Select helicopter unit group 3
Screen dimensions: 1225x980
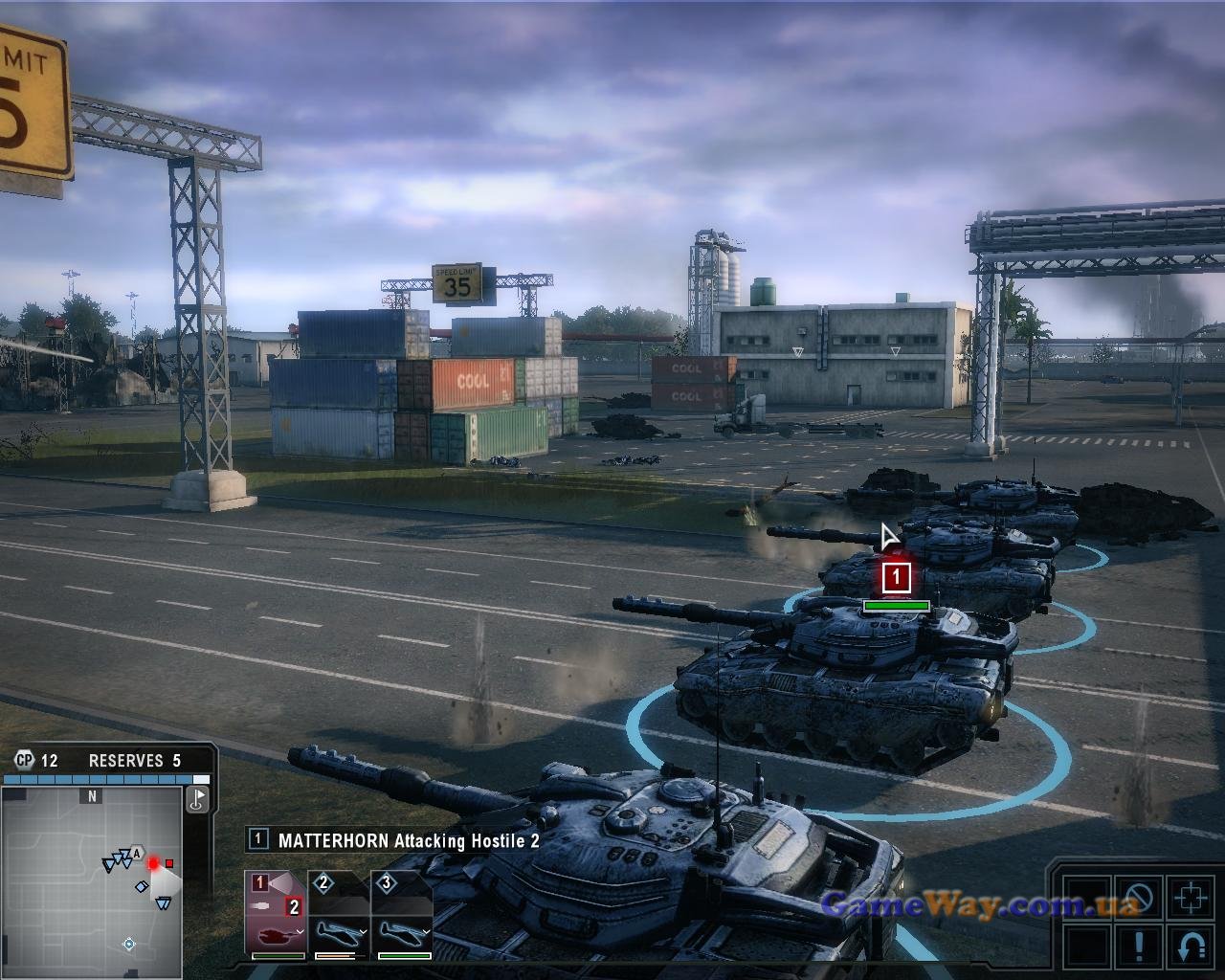(401, 914)
